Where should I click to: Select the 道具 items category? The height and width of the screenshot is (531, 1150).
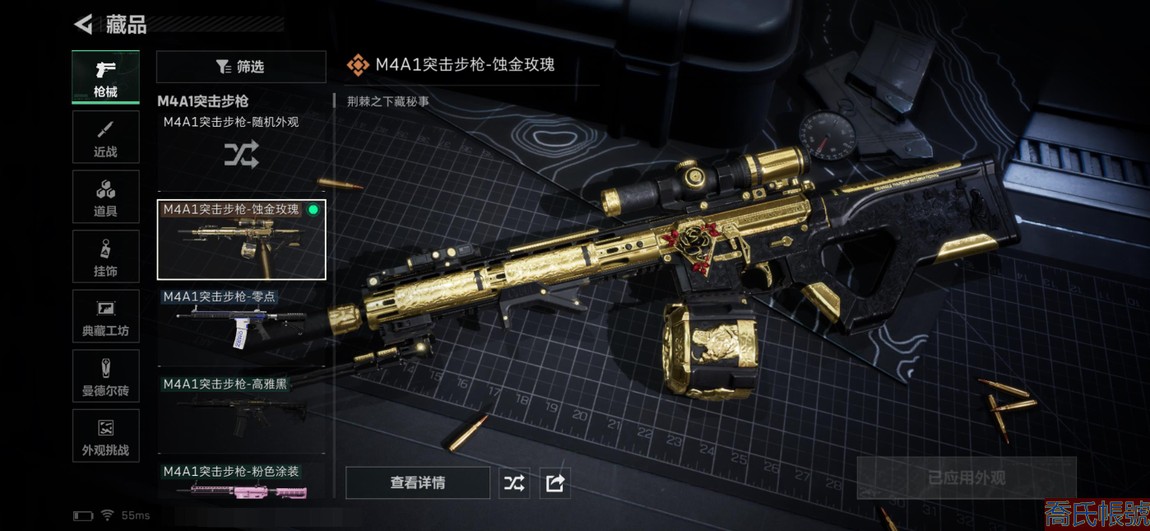(105, 198)
